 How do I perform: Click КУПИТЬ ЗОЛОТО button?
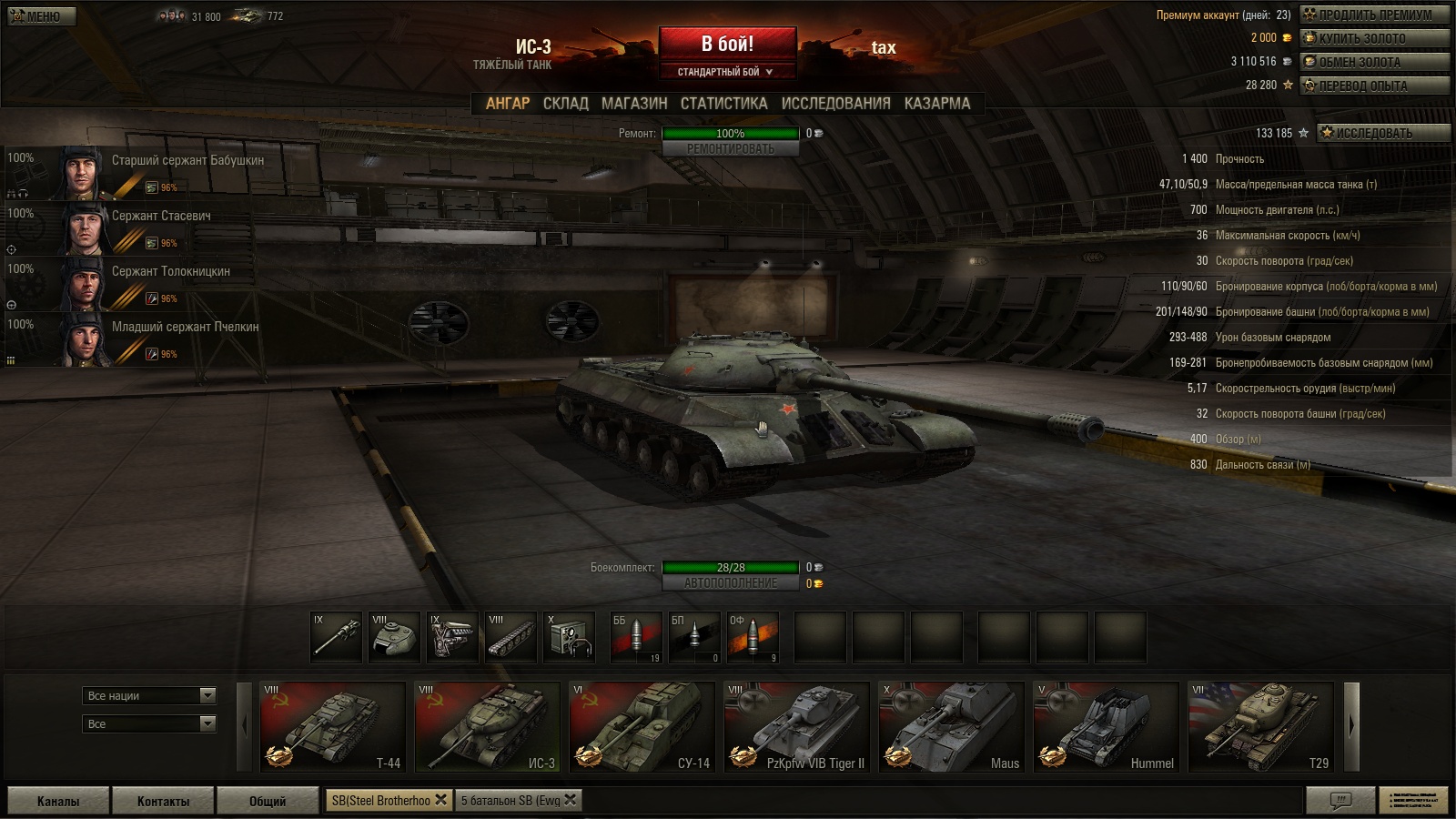[x=1374, y=38]
